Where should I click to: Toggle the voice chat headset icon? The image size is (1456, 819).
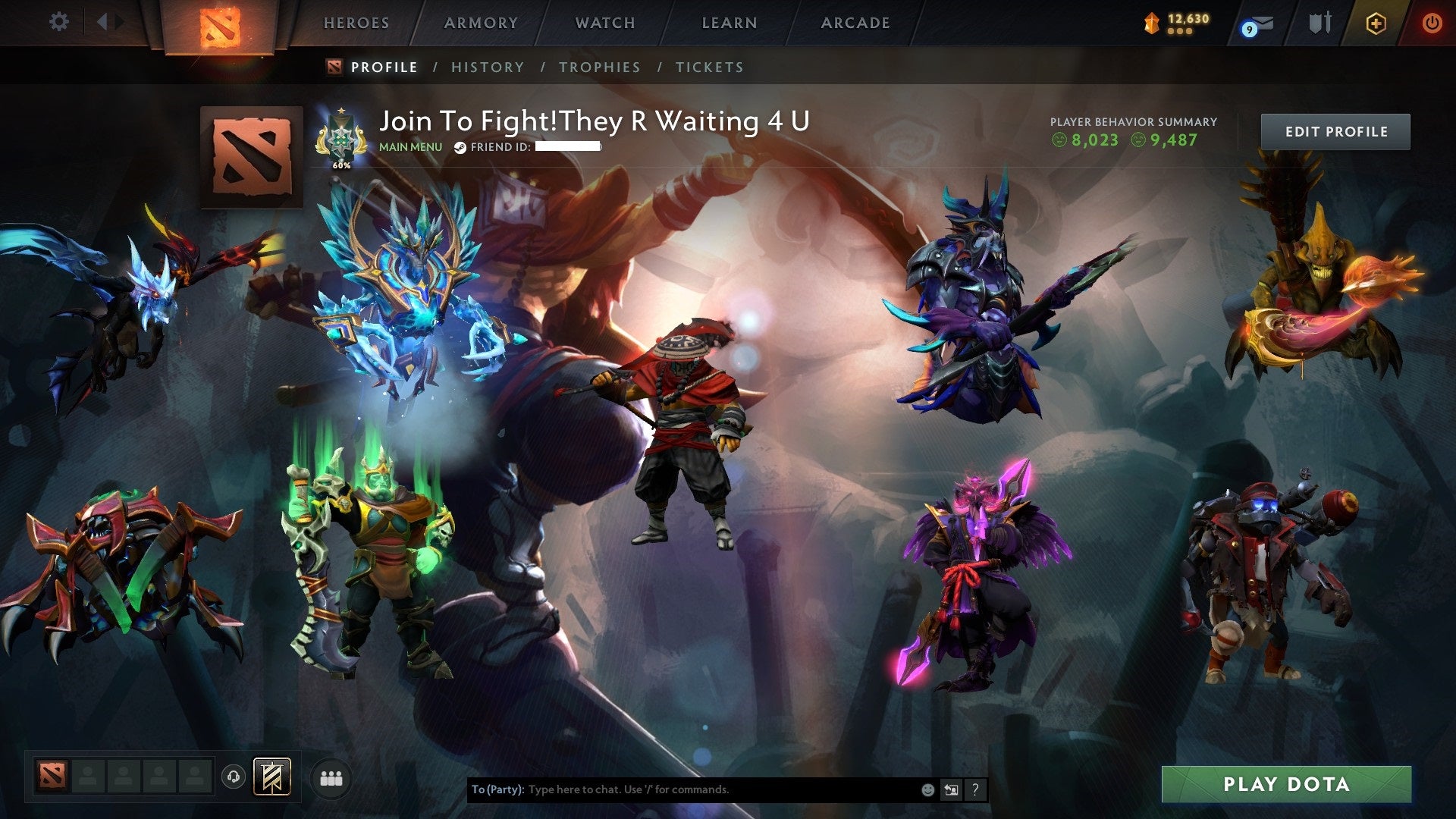click(233, 778)
